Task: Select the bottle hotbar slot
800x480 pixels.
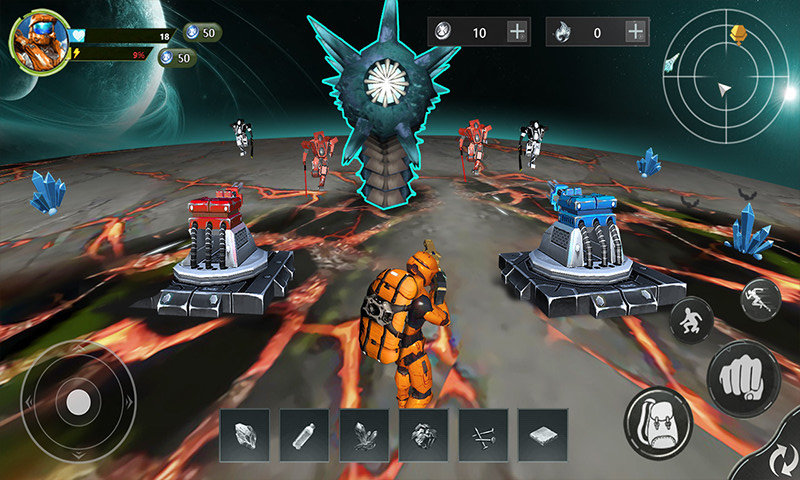Action: (305, 434)
